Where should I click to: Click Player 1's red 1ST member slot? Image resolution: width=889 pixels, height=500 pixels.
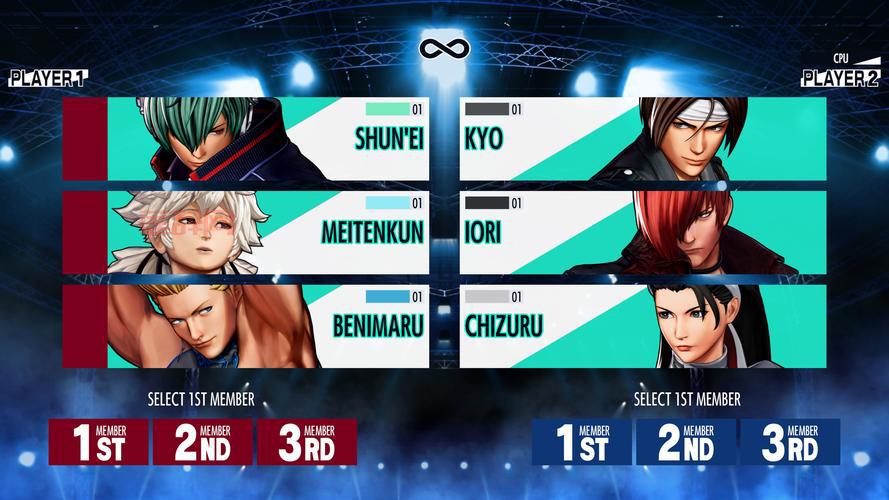(99, 441)
